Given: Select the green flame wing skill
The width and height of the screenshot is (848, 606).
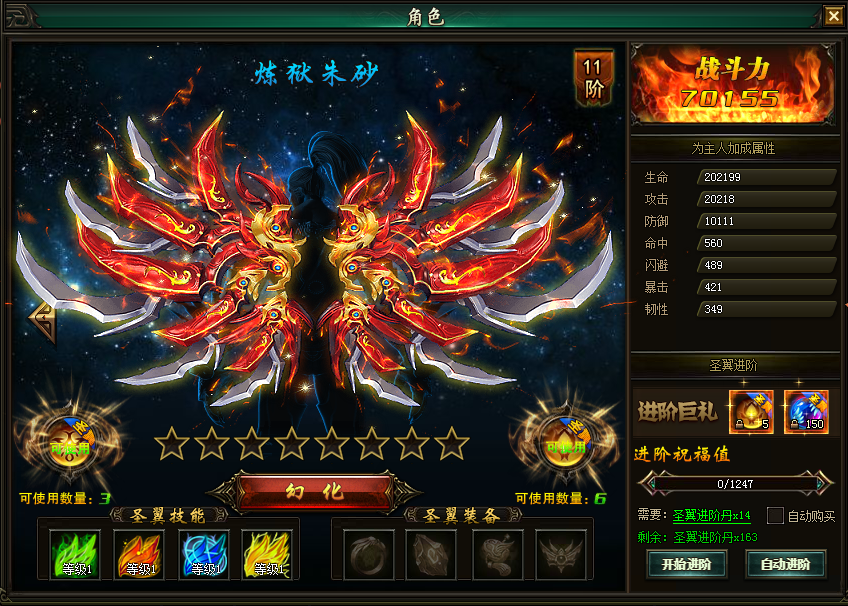Looking at the screenshot, I should [75, 554].
